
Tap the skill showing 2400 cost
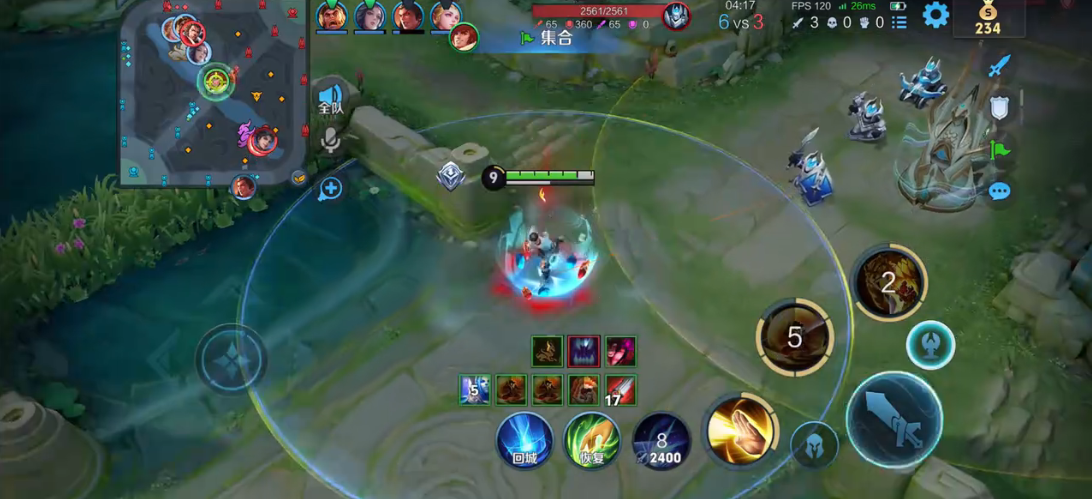tap(661, 441)
